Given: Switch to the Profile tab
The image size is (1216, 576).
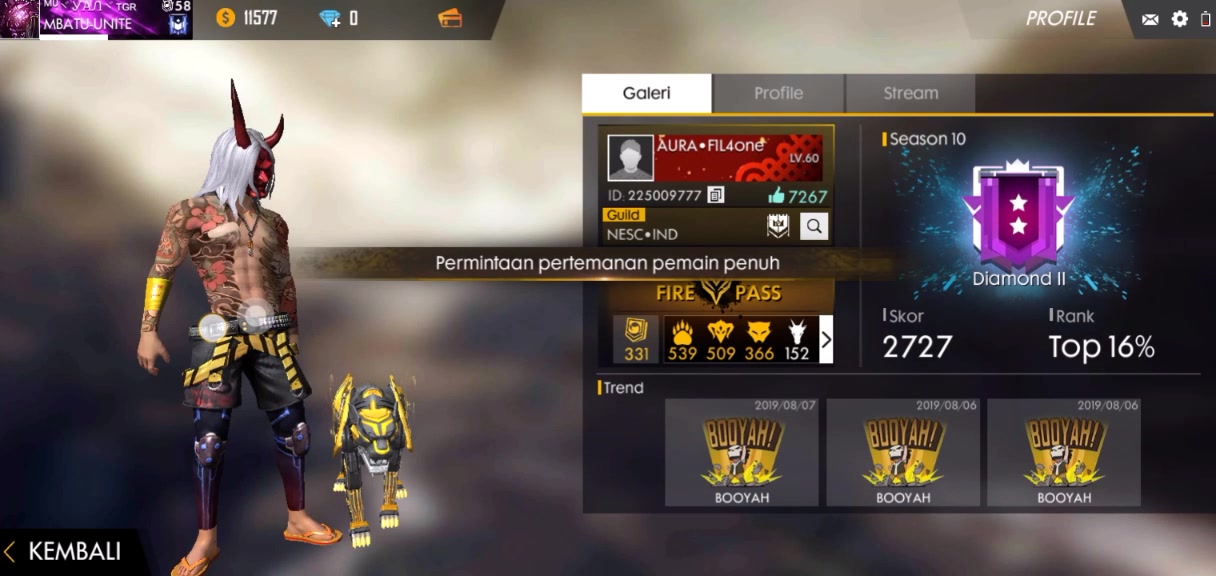Looking at the screenshot, I should click(x=778, y=93).
